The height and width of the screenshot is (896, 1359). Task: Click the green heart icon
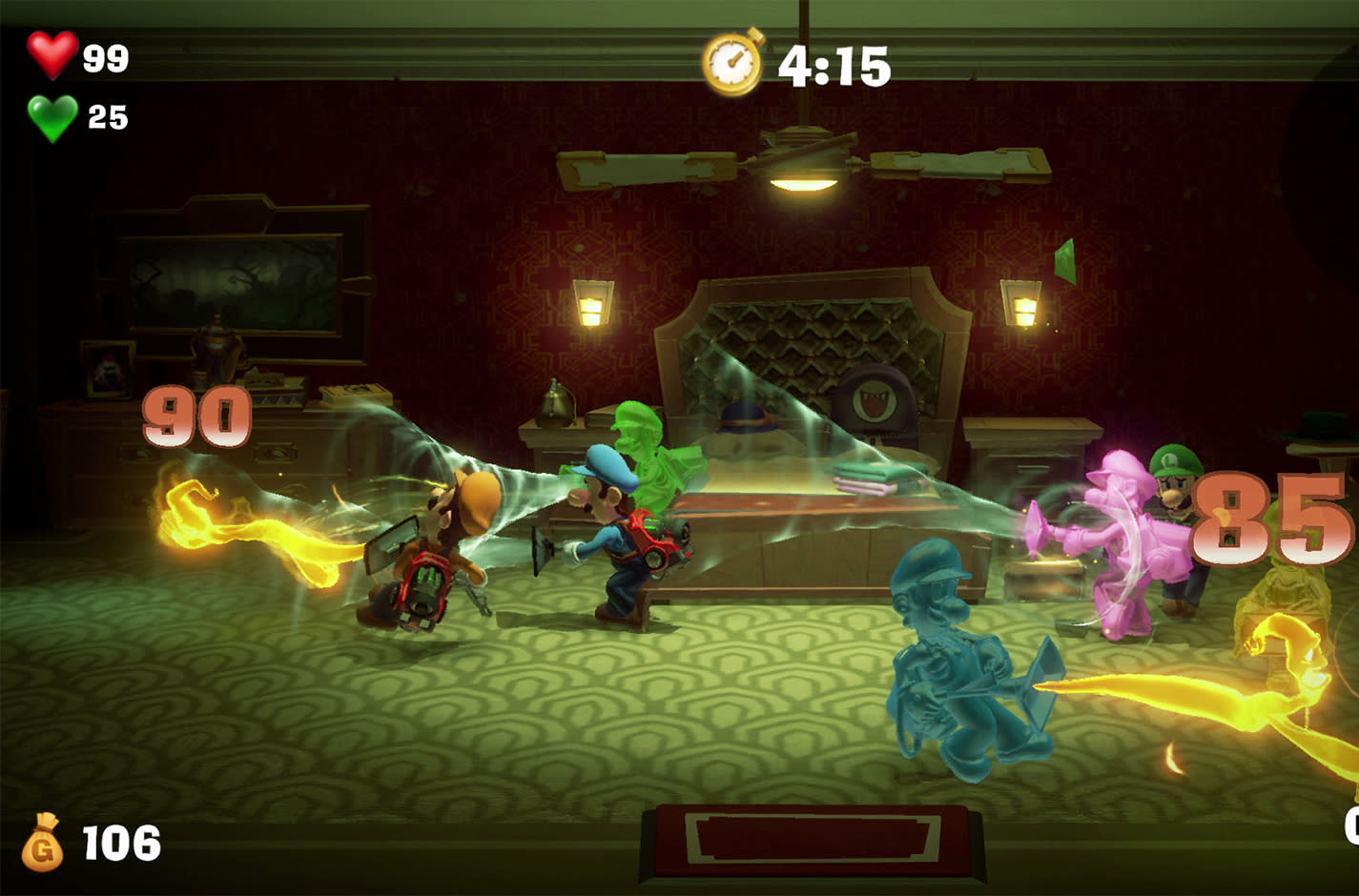pyautogui.click(x=51, y=117)
